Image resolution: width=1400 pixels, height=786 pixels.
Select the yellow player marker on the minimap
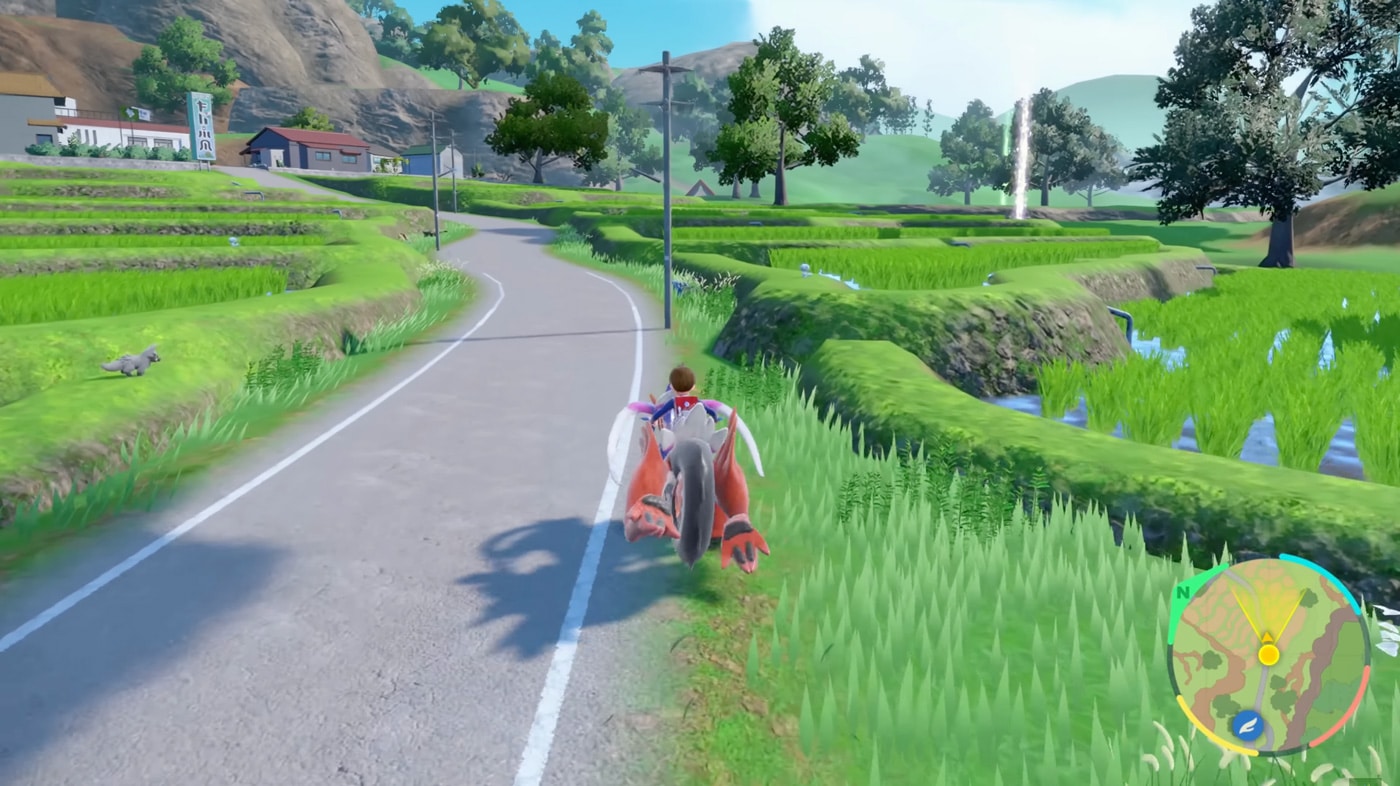1269,656
